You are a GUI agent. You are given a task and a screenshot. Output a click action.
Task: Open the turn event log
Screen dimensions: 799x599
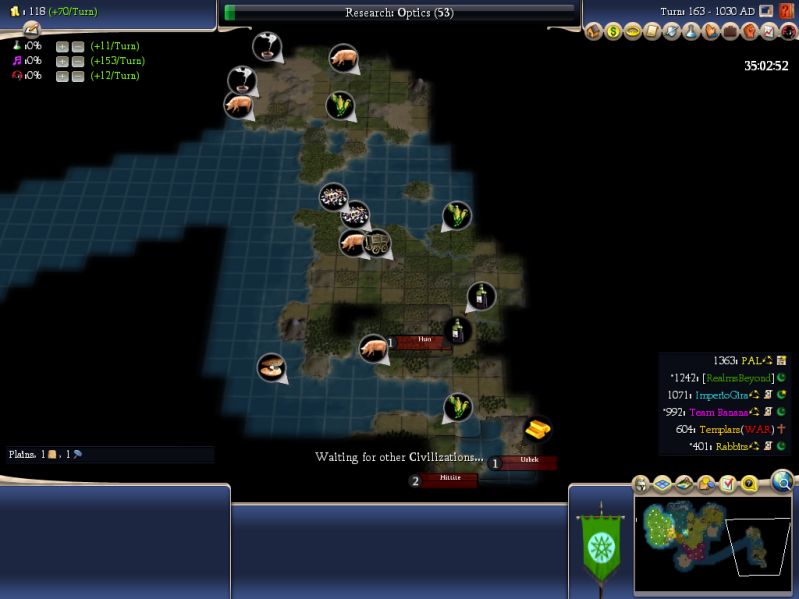pos(31,30)
